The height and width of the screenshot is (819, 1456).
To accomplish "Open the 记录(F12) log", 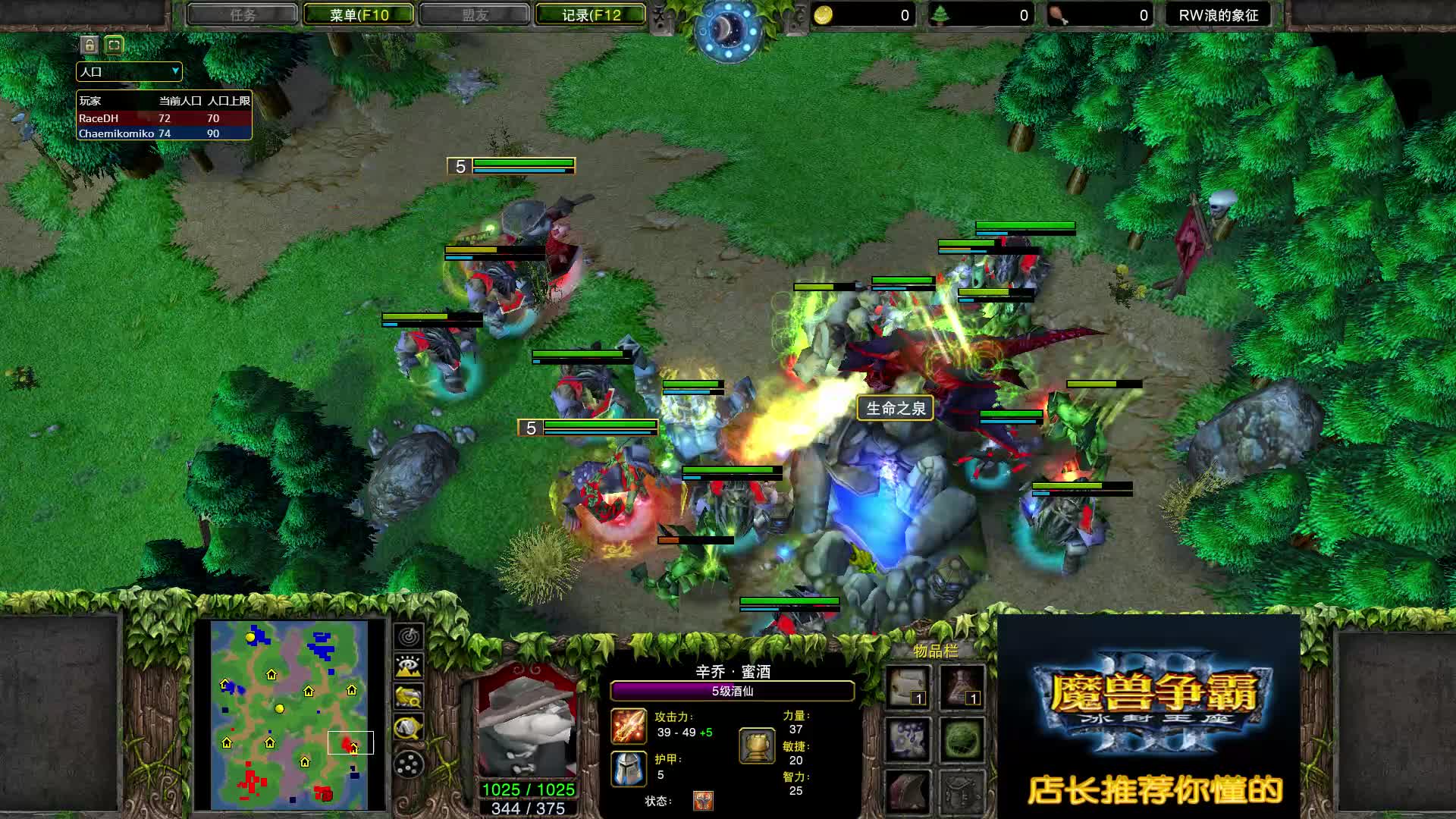I will tap(591, 14).
